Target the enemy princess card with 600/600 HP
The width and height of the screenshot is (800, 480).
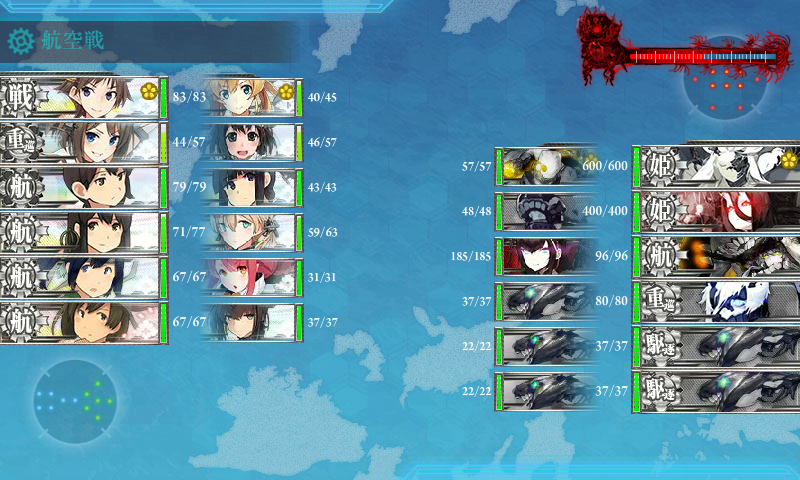[x=715, y=165]
